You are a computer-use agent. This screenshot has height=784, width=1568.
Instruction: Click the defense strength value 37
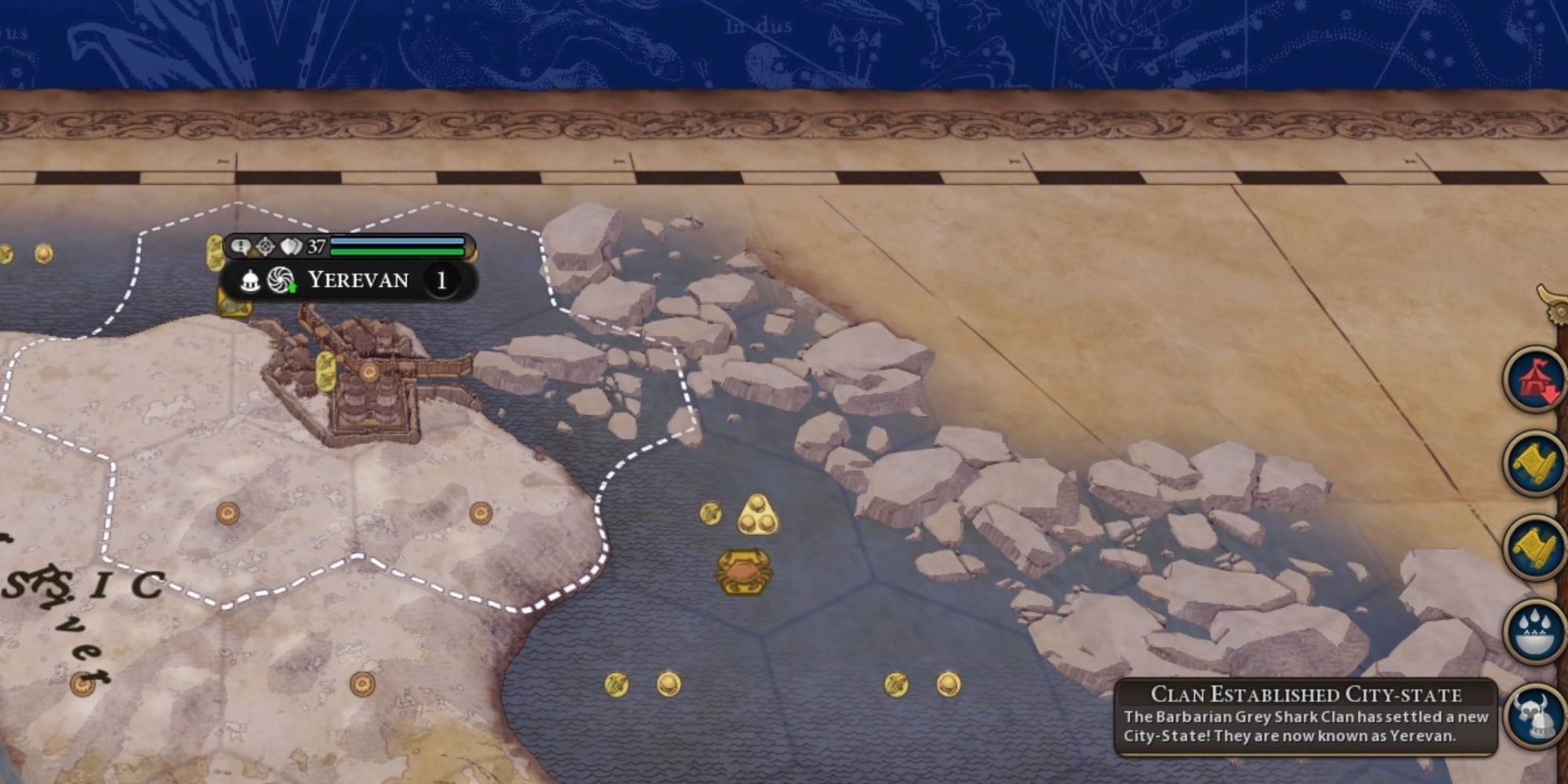[316, 245]
